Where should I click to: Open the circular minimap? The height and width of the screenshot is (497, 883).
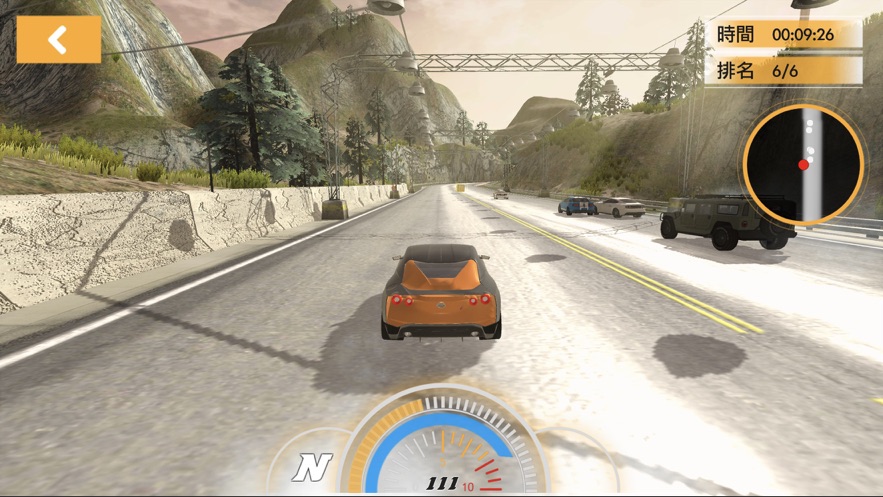click(803, 164)
